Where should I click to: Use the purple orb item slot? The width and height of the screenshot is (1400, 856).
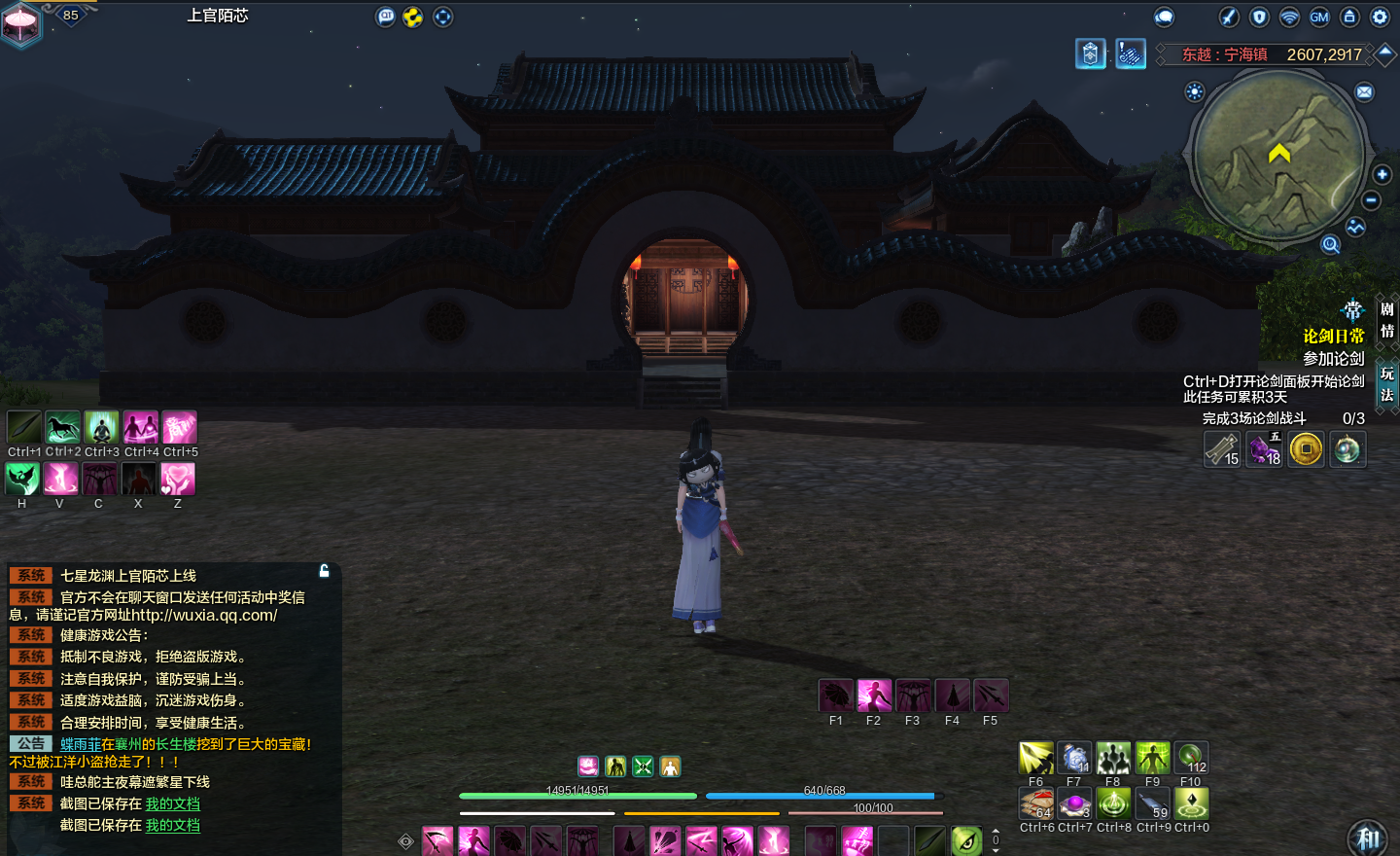(x=1074, y=804)
